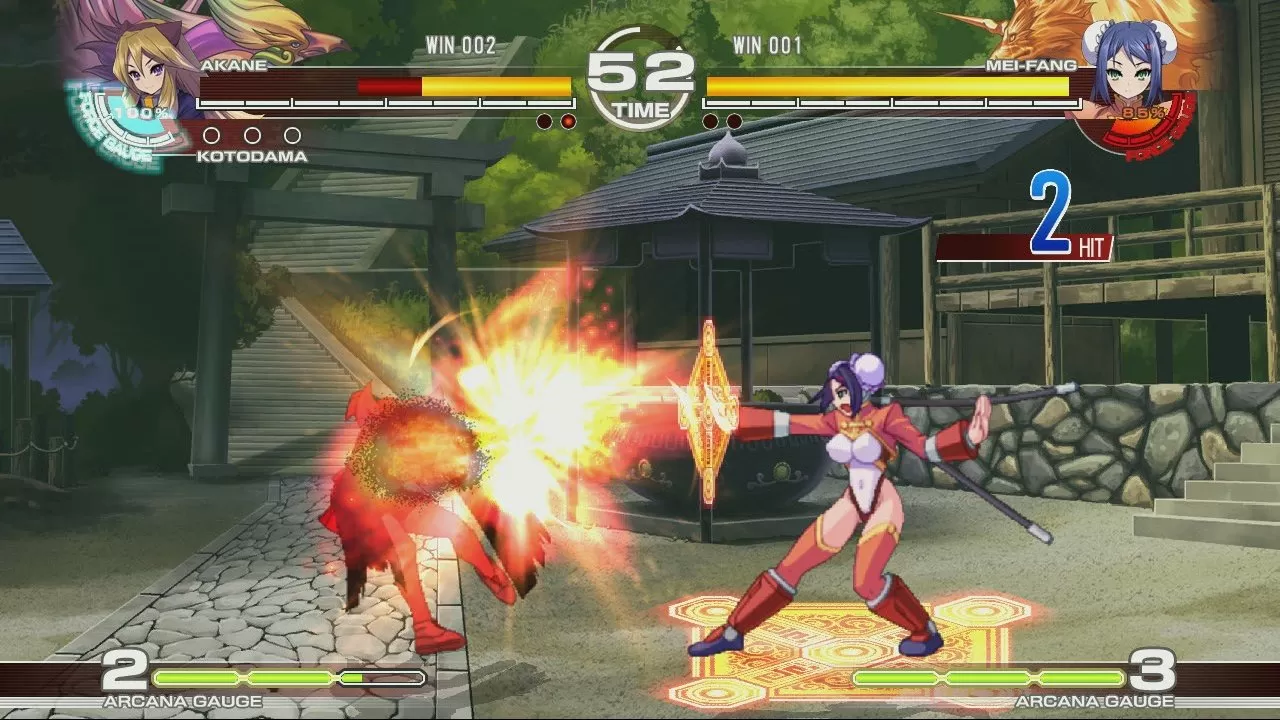The height and width of the screenshot is (720, 1280).
Task: Toggle the second Kotodama orb
Action: pyautogui.click(x=253, y=136)
